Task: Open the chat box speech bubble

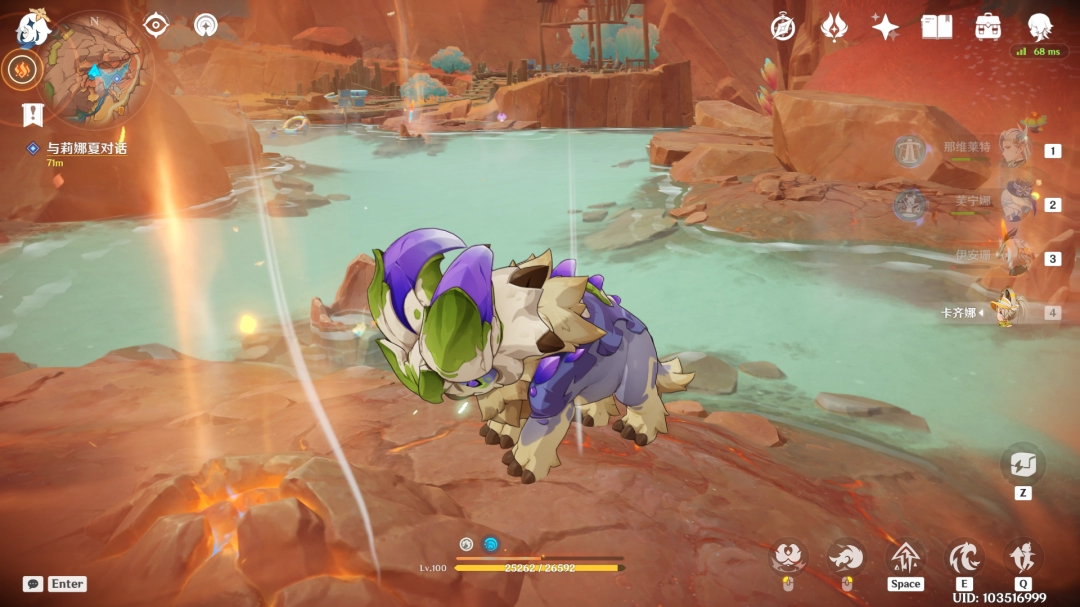Action: tap(33, 584)
